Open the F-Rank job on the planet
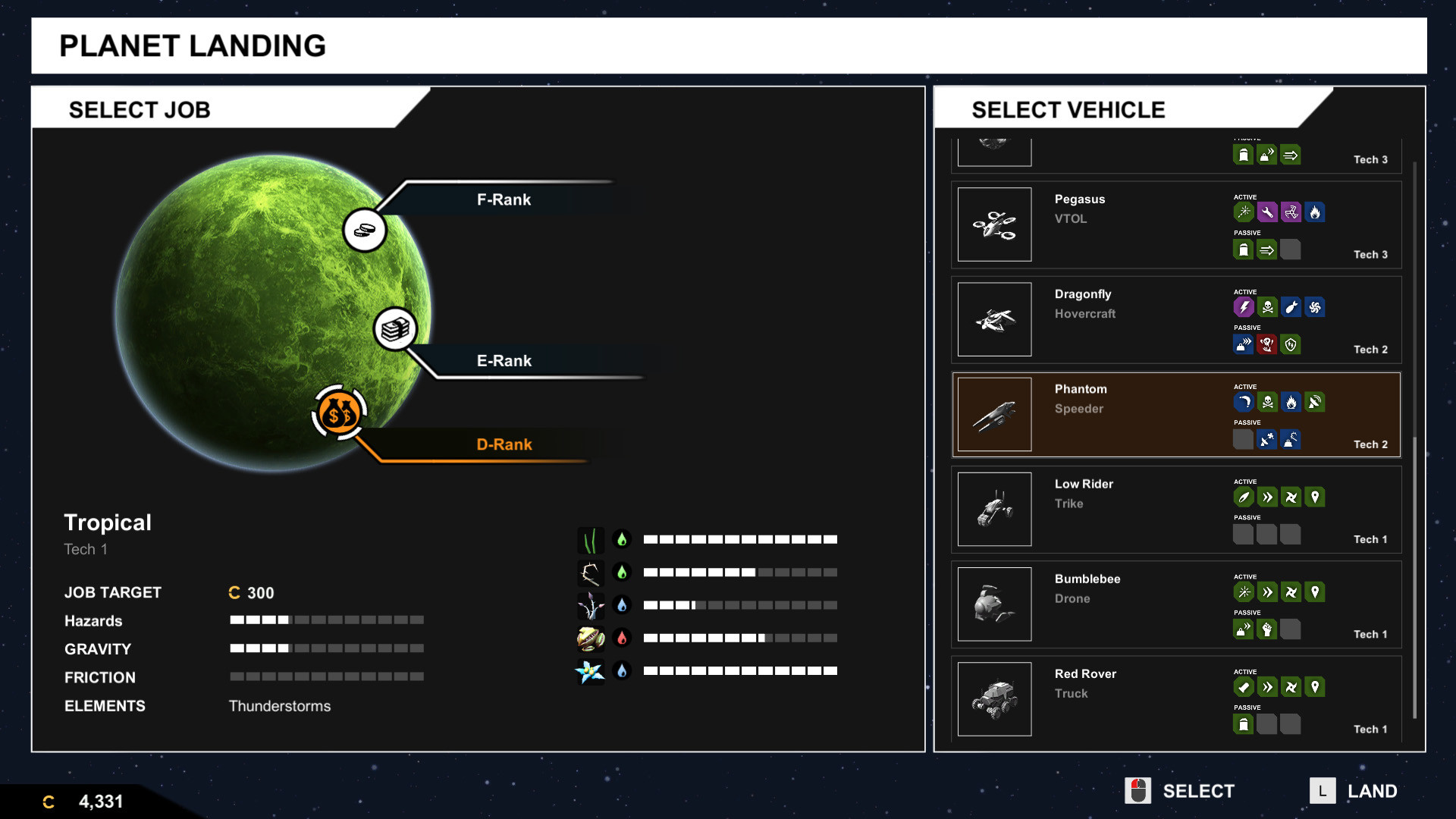This screenshot has width=1456, height=819. pos(365,230)
